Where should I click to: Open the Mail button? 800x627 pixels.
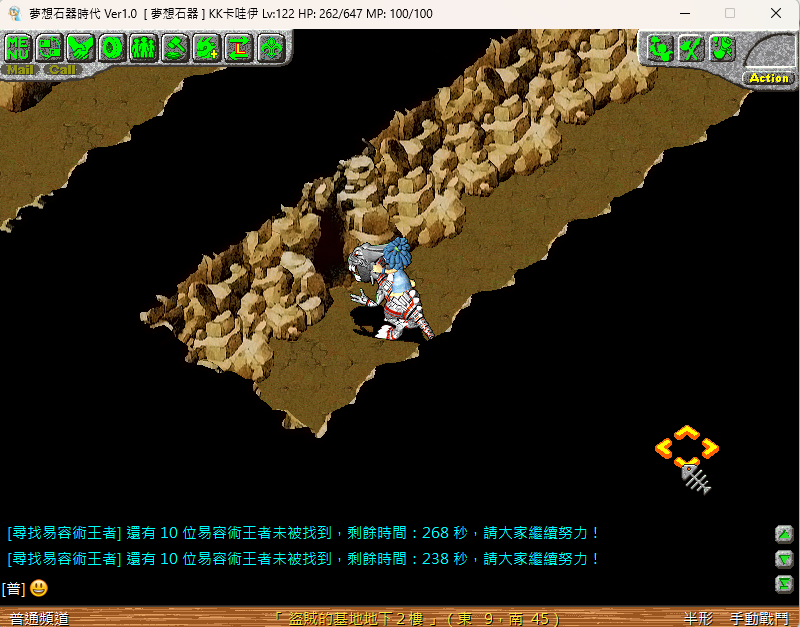20,70
